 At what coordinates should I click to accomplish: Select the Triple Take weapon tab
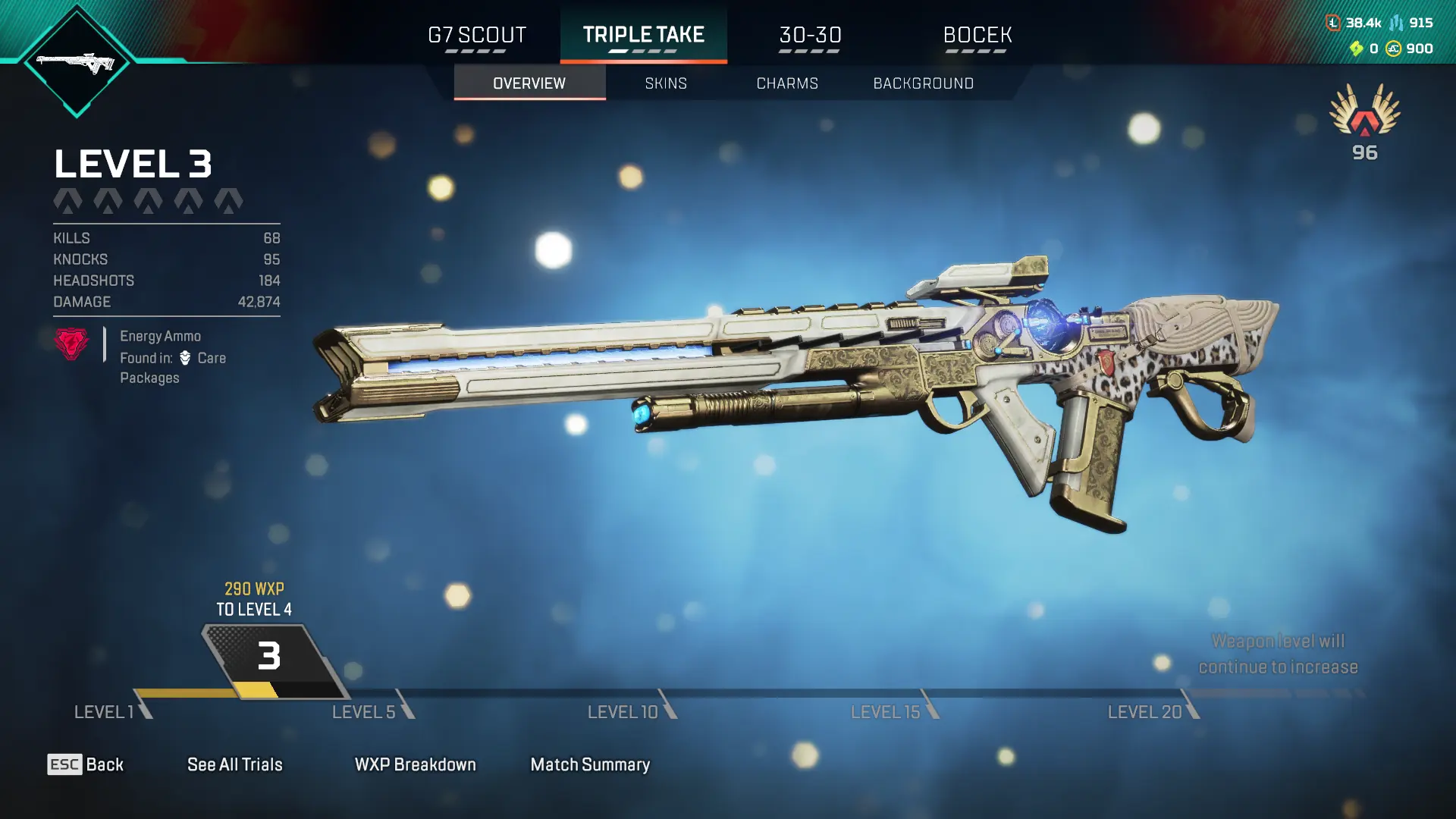coord(643,36)
